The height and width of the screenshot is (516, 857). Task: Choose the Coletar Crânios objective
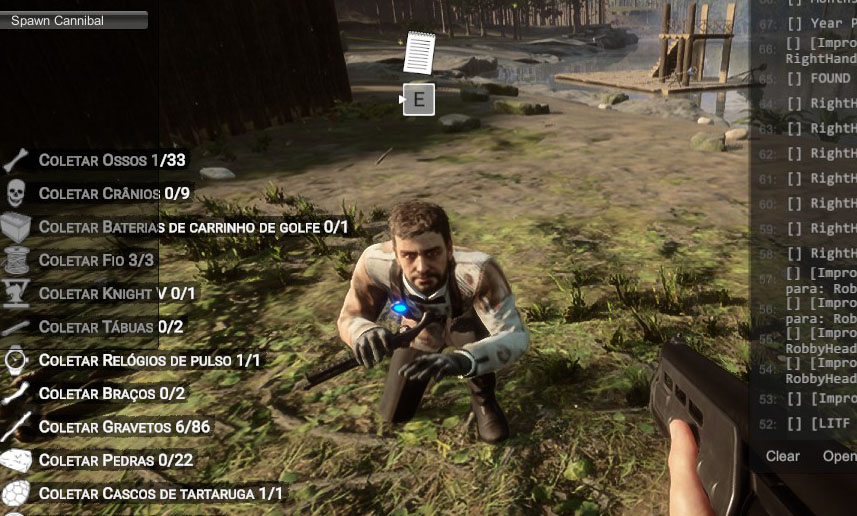point(114,193)
